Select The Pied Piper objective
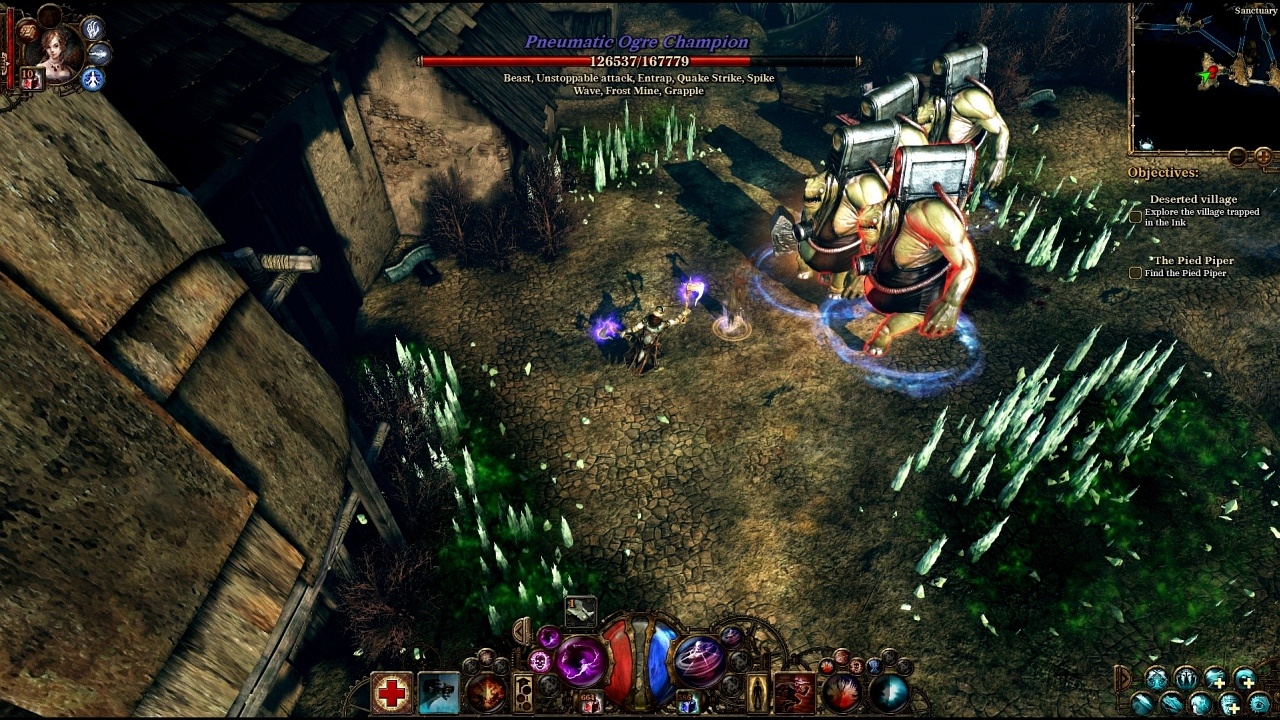The height and width of the screenshot is (720, 1280). 1191,261
